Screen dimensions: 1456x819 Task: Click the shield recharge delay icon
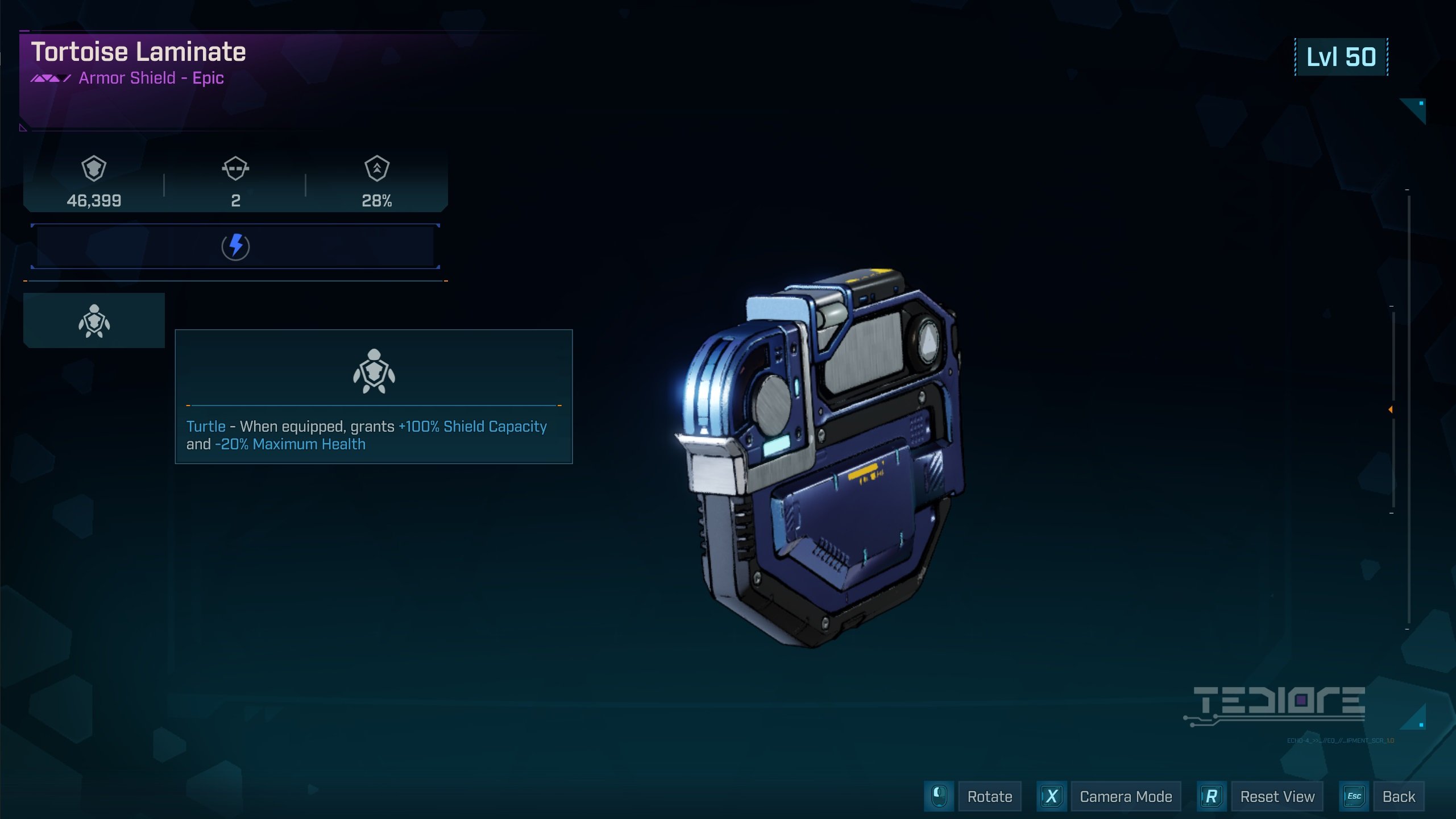point(235,168)
